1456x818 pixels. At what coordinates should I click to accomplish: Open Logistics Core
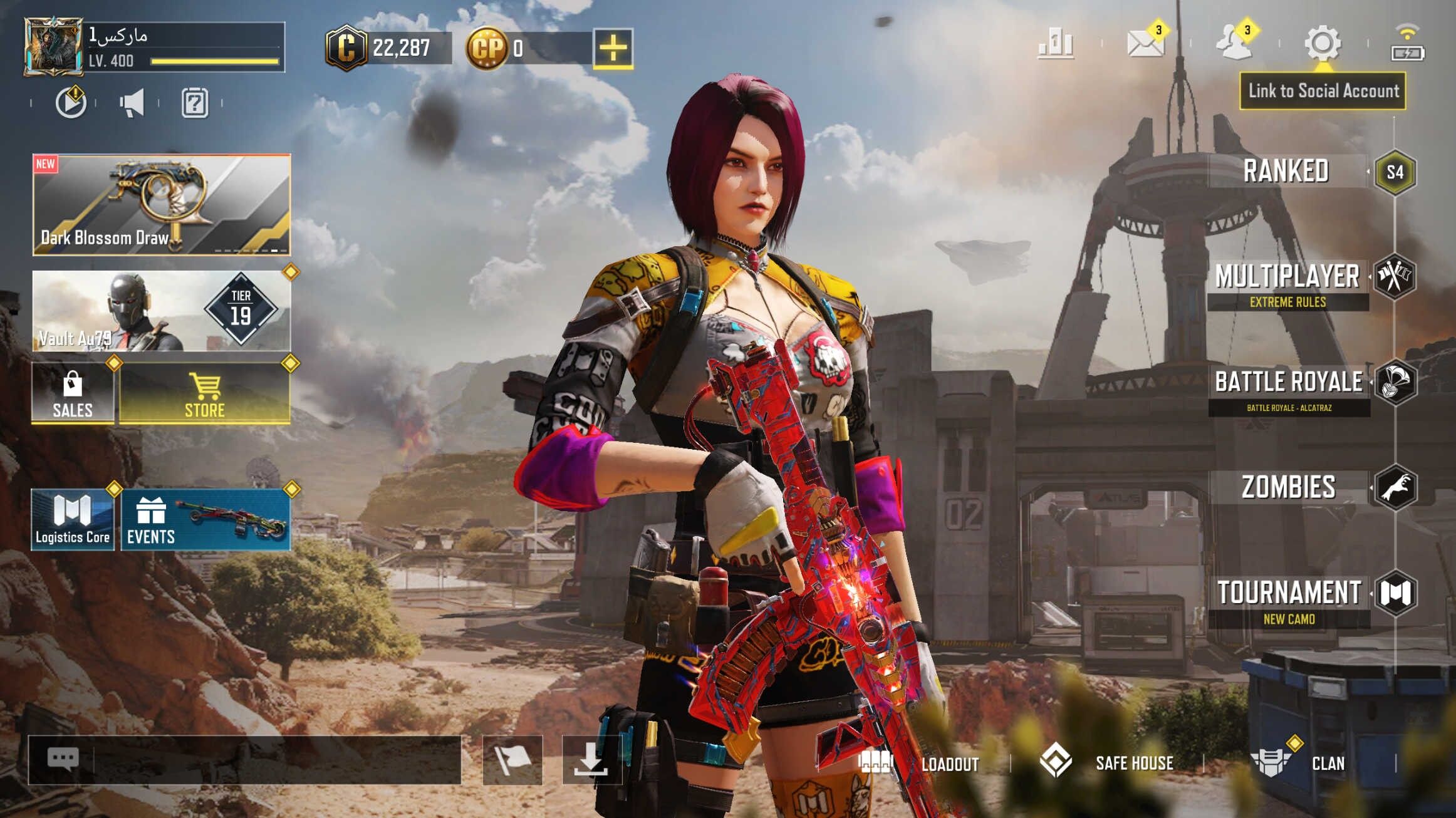tap(73, 520)
